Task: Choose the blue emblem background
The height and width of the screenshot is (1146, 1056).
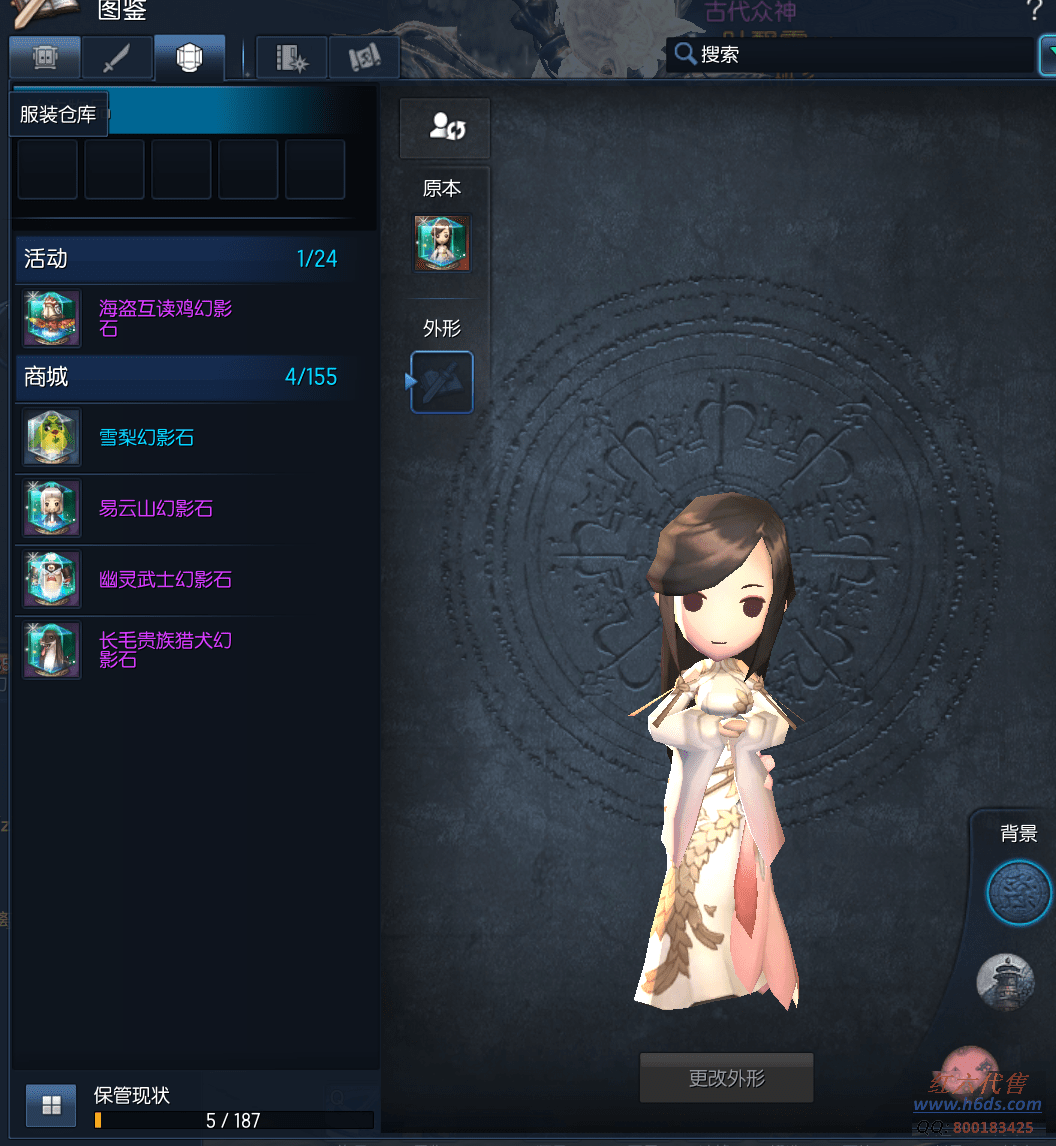Action: tap(1018, 891)
